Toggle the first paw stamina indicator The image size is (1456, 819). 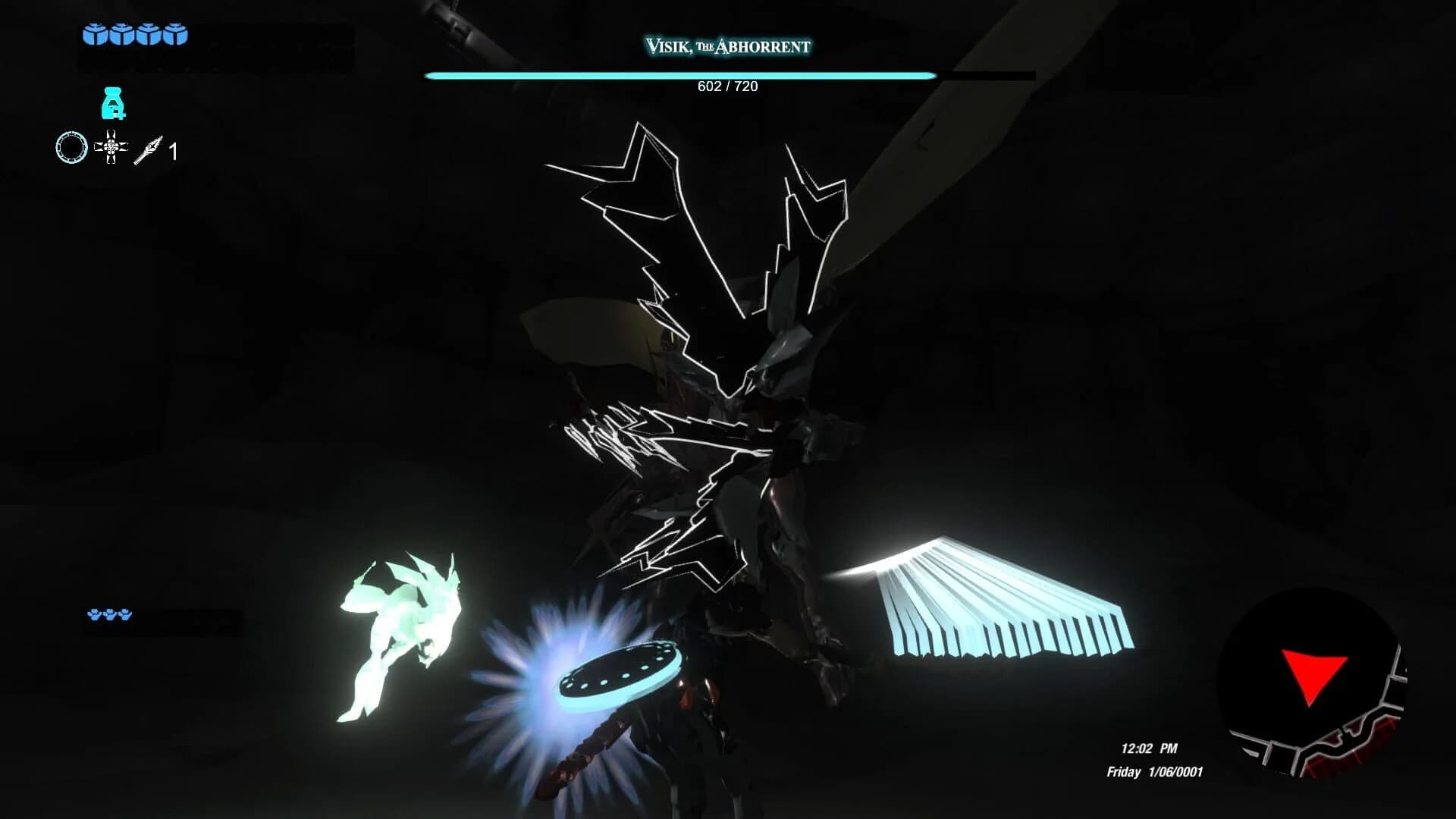tap(94, 616)
